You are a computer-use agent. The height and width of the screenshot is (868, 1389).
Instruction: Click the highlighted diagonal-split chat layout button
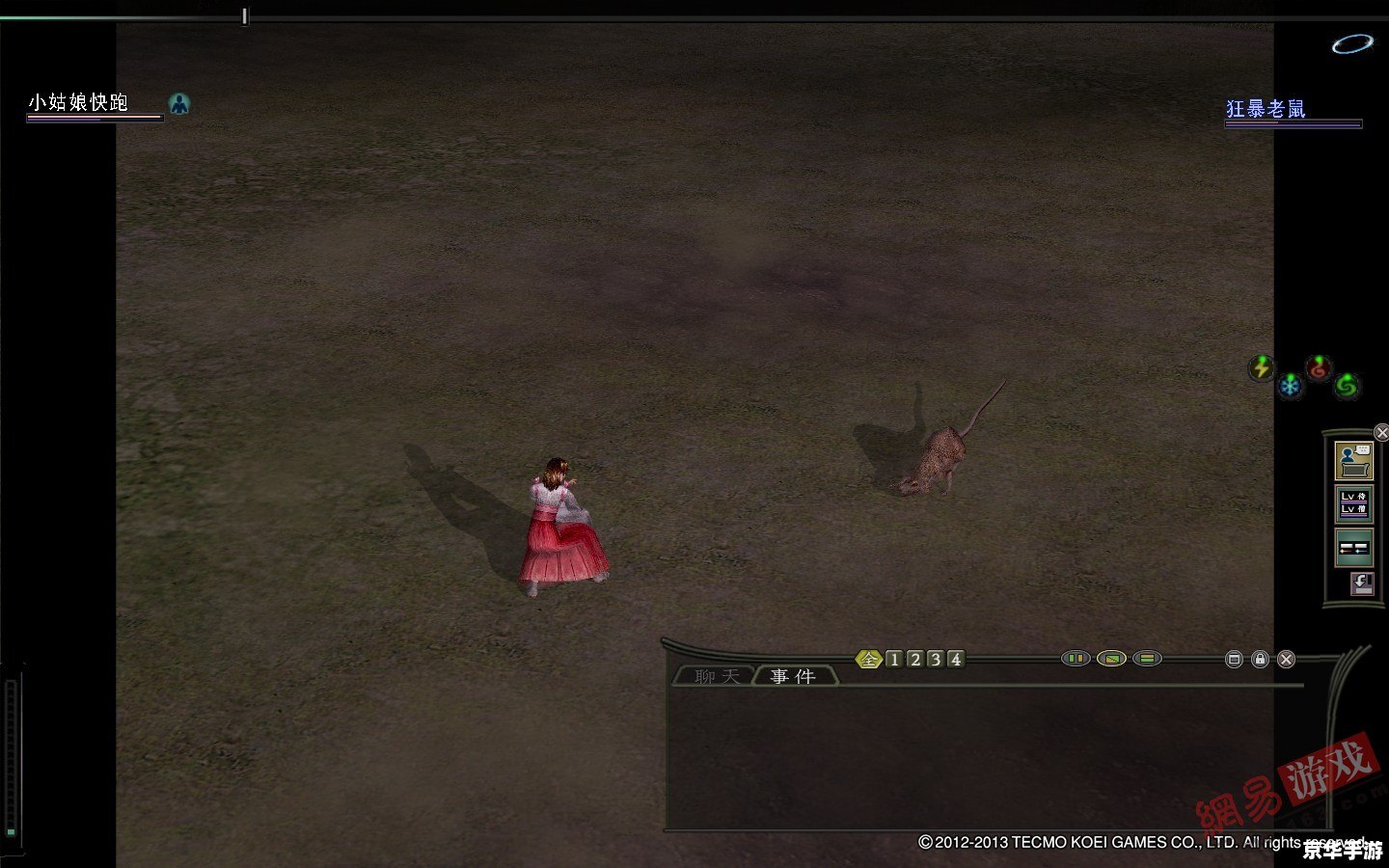click(x=1111, y=659)
